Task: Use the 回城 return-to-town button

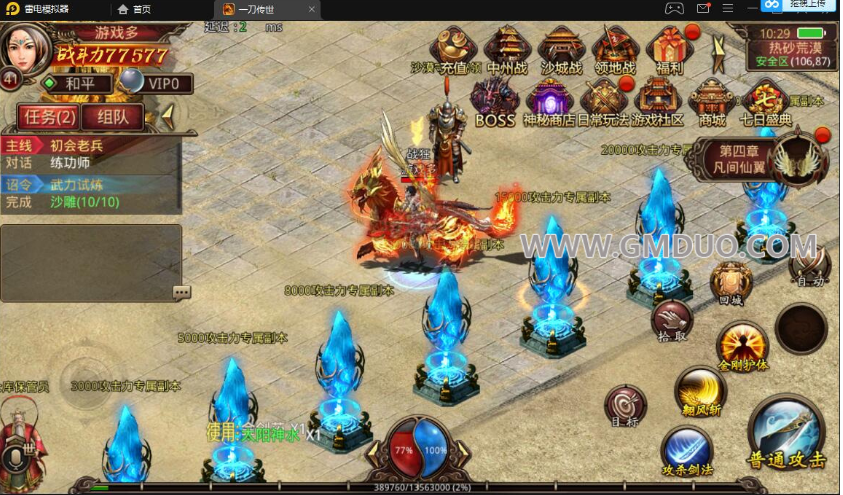Action: pyautogui.click(x=731, y=282)
